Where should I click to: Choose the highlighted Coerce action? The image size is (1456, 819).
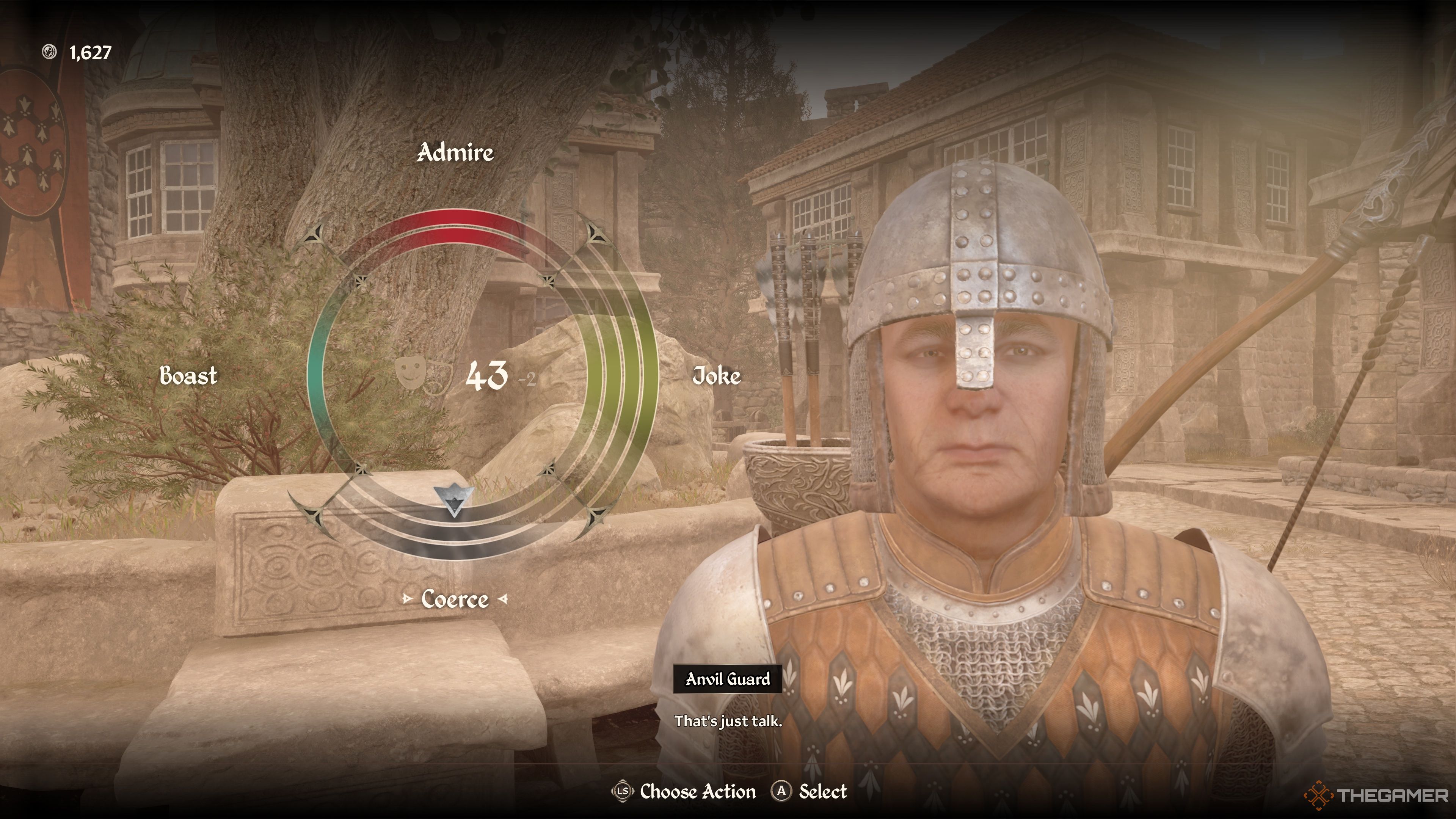(455, 599)
